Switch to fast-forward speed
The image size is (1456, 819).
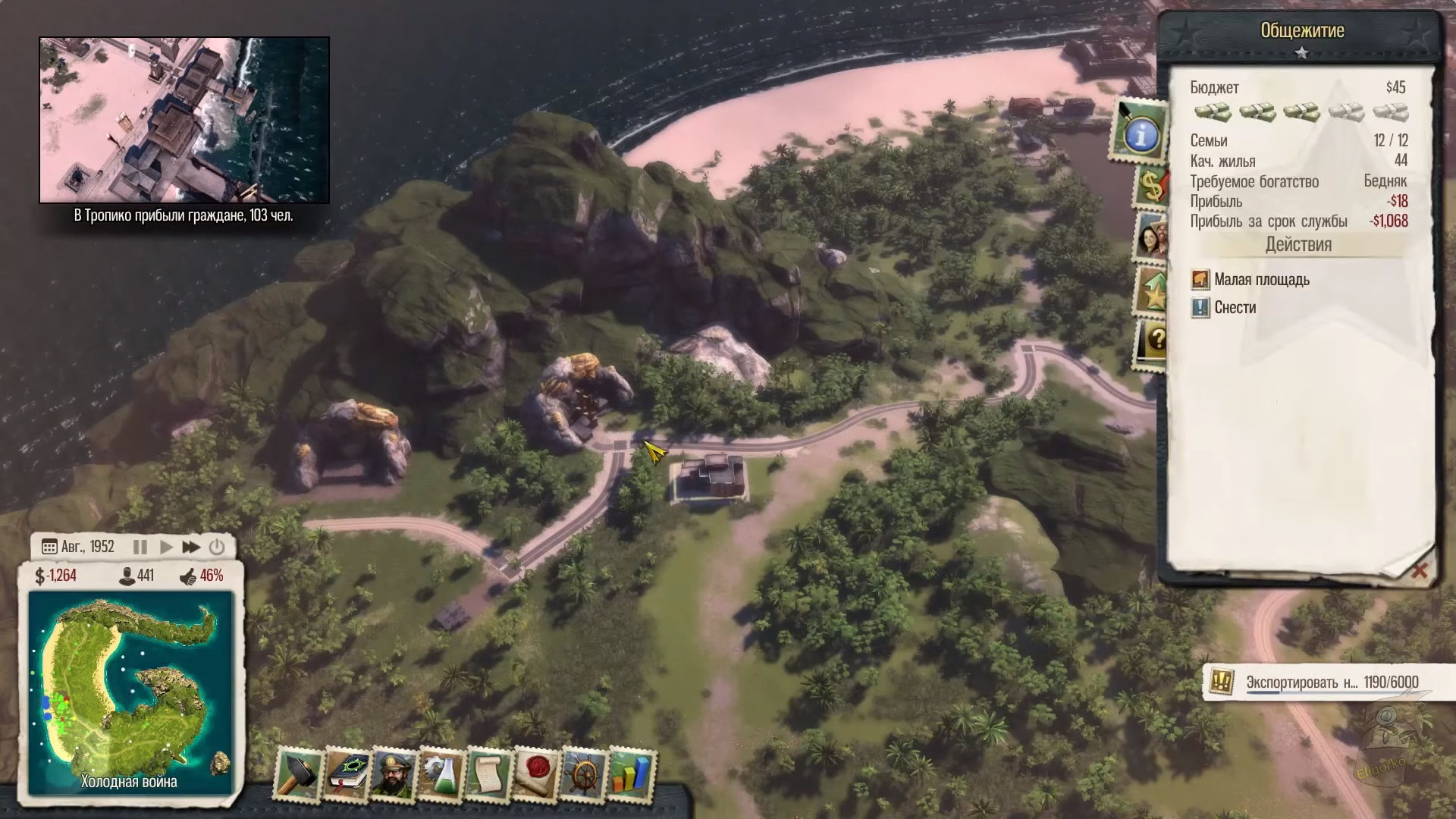(191, 547)
